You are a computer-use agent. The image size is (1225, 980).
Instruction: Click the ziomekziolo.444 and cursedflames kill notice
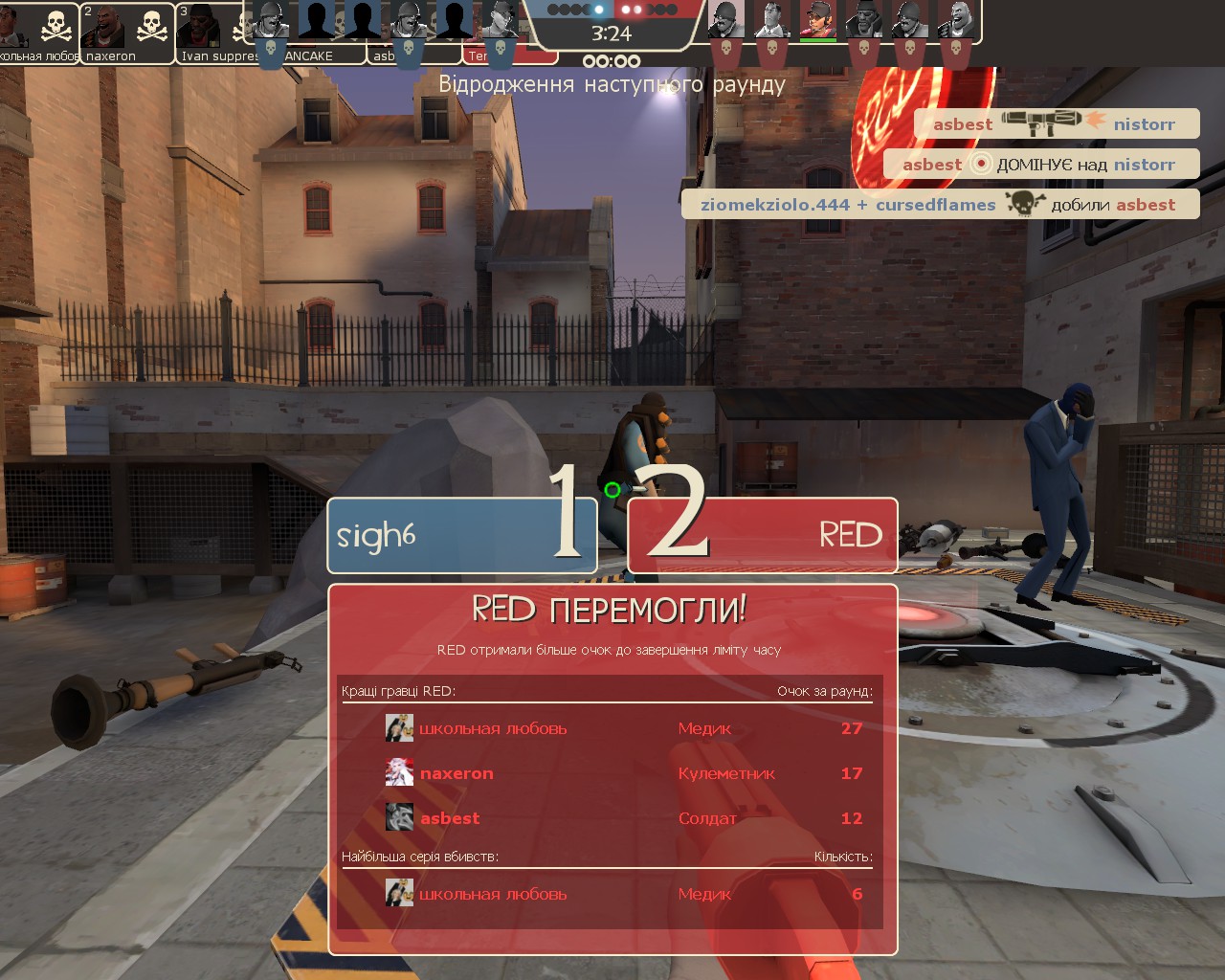(x=940, y=204)
